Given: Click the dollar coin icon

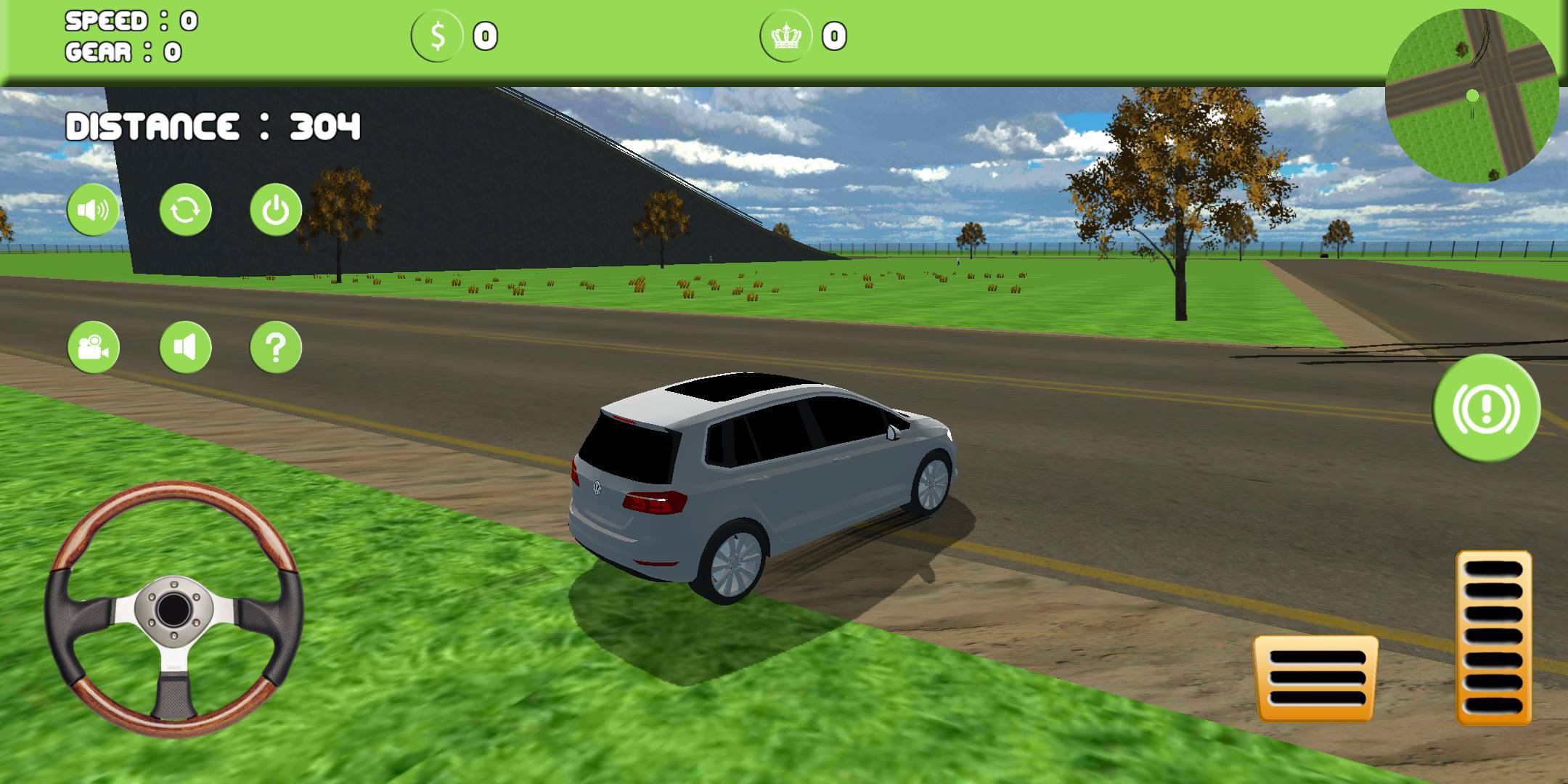Looking at the screenshot, I should (x=437, y=34).
